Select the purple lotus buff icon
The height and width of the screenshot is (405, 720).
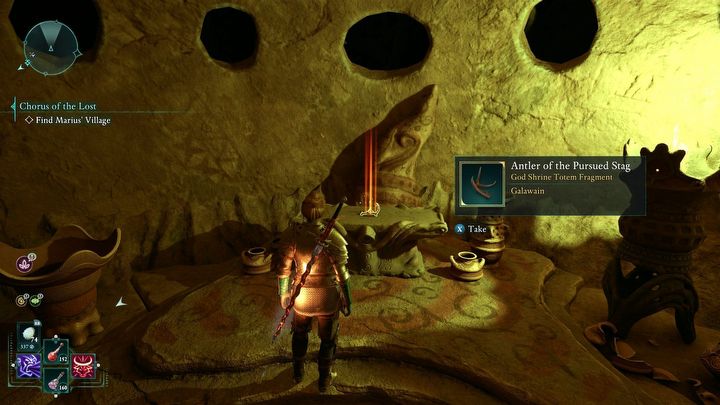coord(22,264)
